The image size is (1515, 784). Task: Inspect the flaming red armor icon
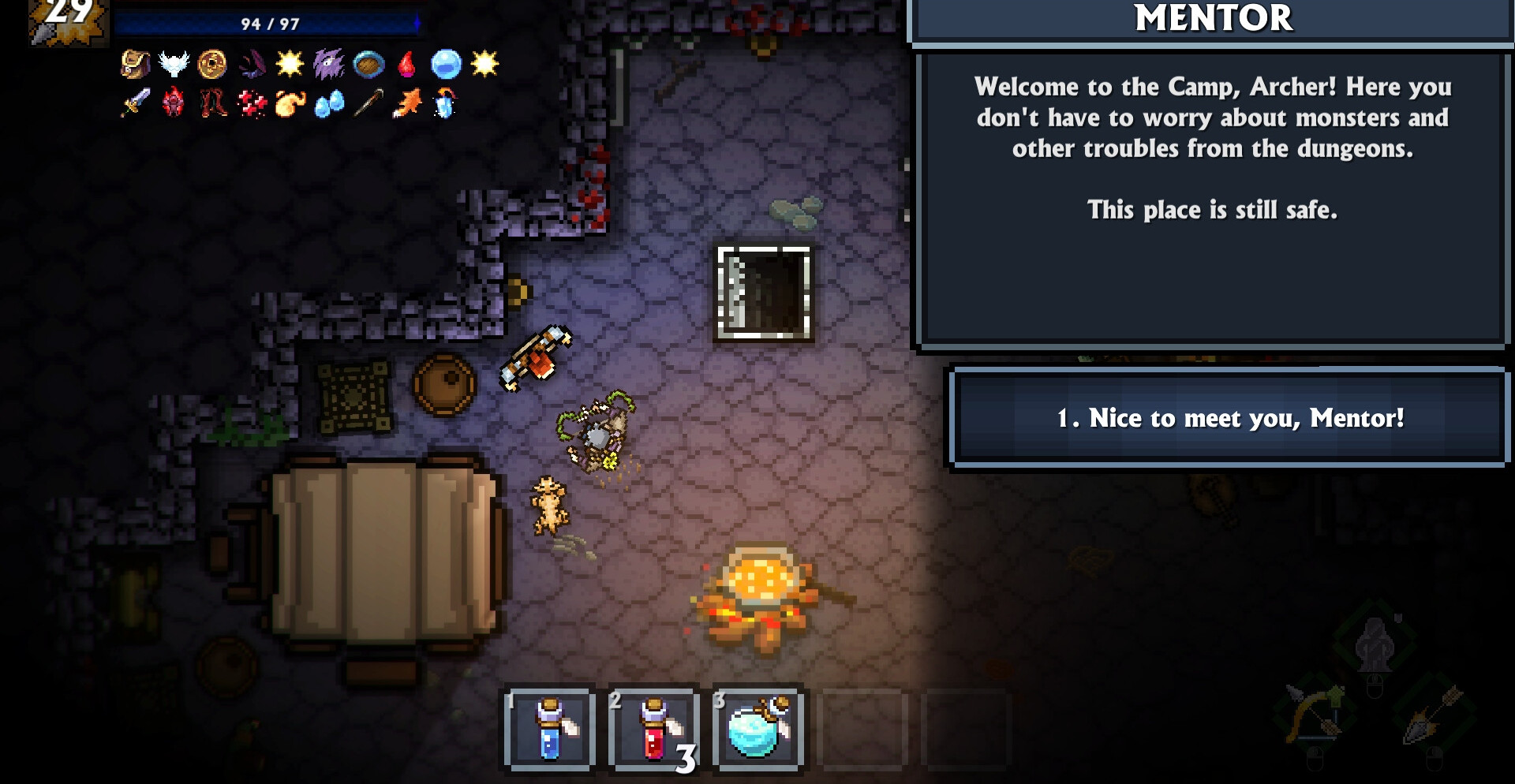174,103
